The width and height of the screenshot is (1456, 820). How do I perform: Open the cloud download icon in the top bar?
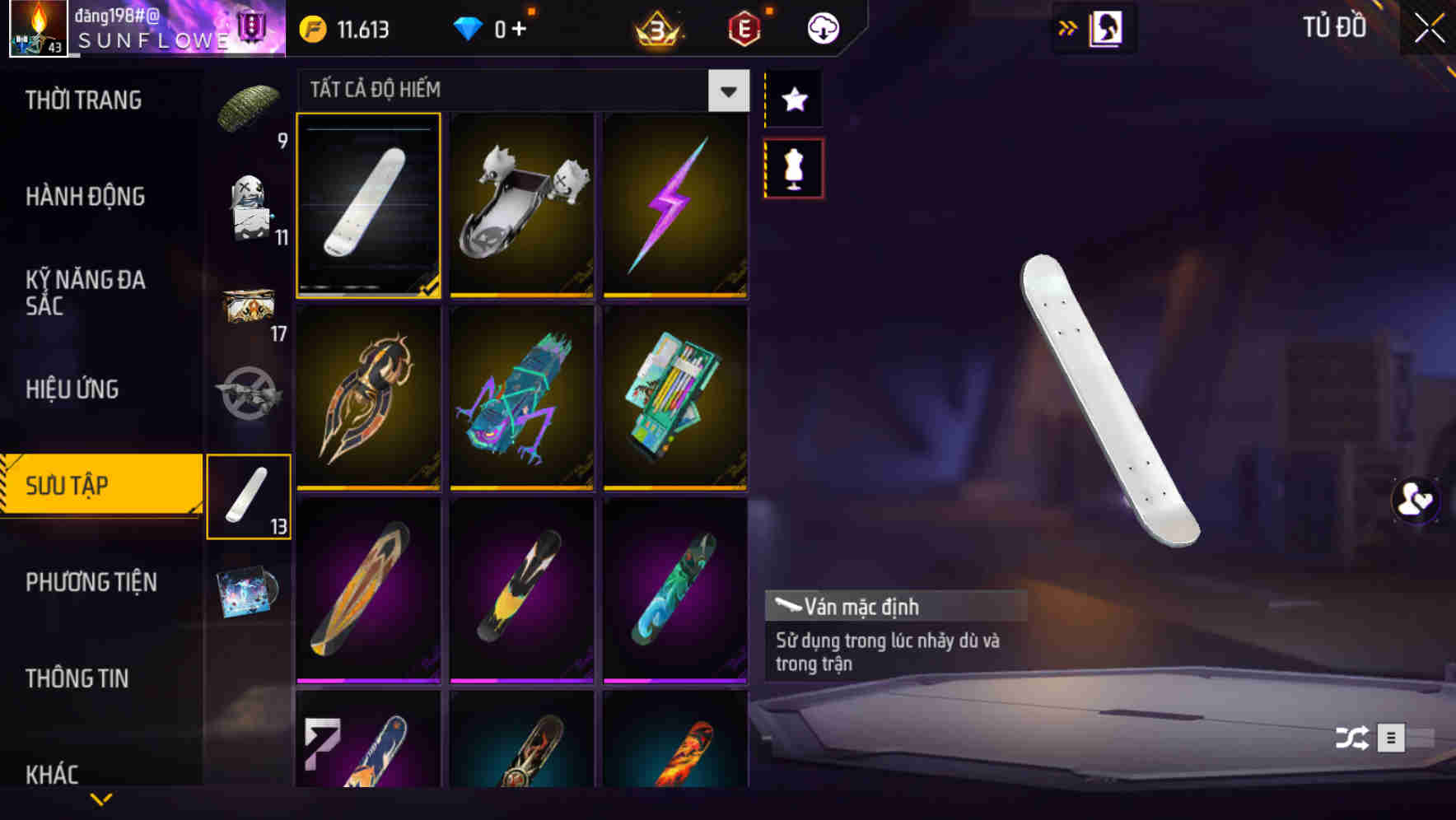click(823, 27)
